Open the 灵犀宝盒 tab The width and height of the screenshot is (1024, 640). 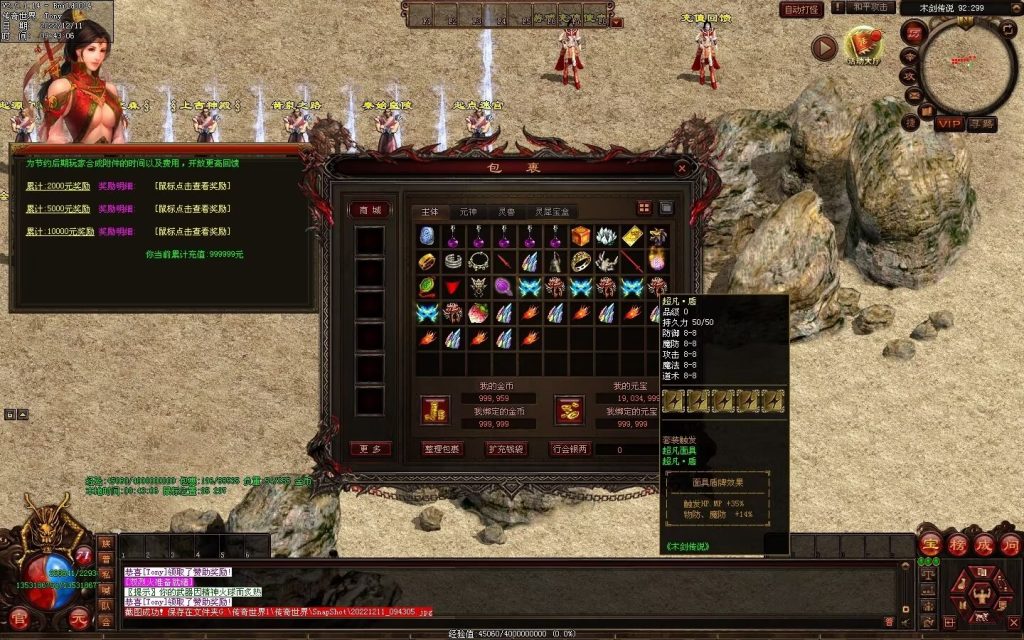click(552, 212)
